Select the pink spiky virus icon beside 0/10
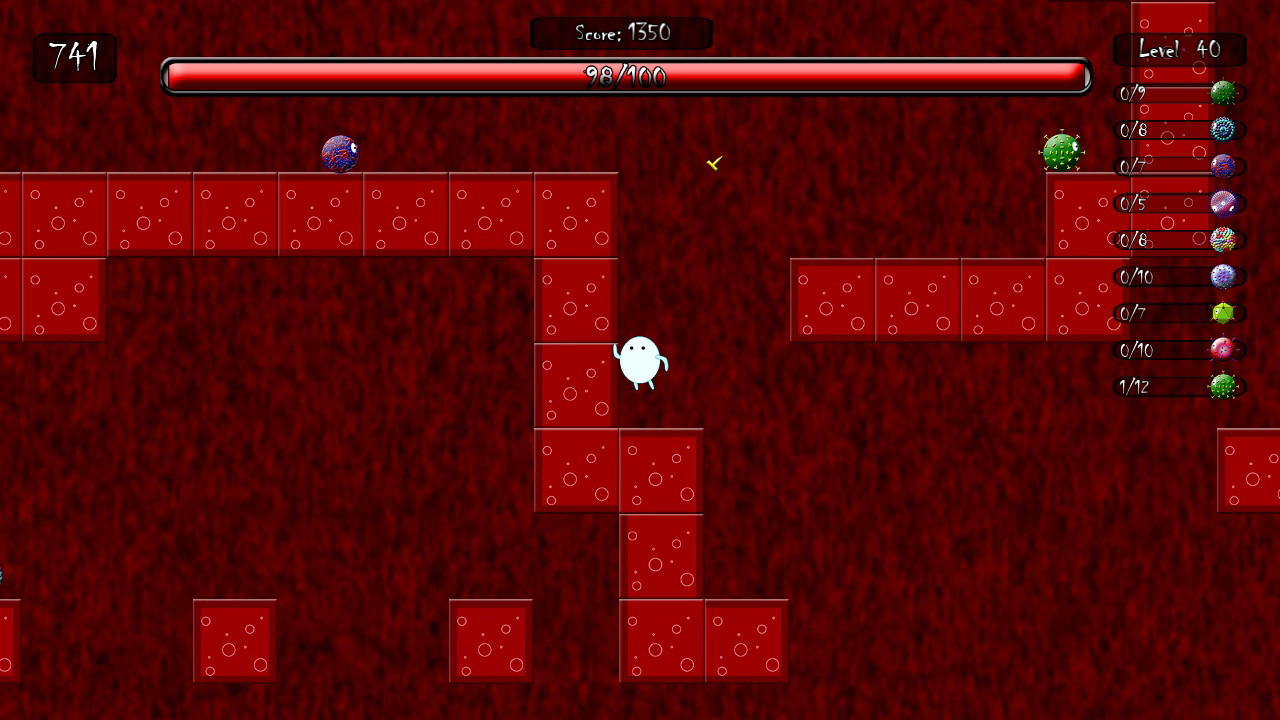 click(1225, 350)
